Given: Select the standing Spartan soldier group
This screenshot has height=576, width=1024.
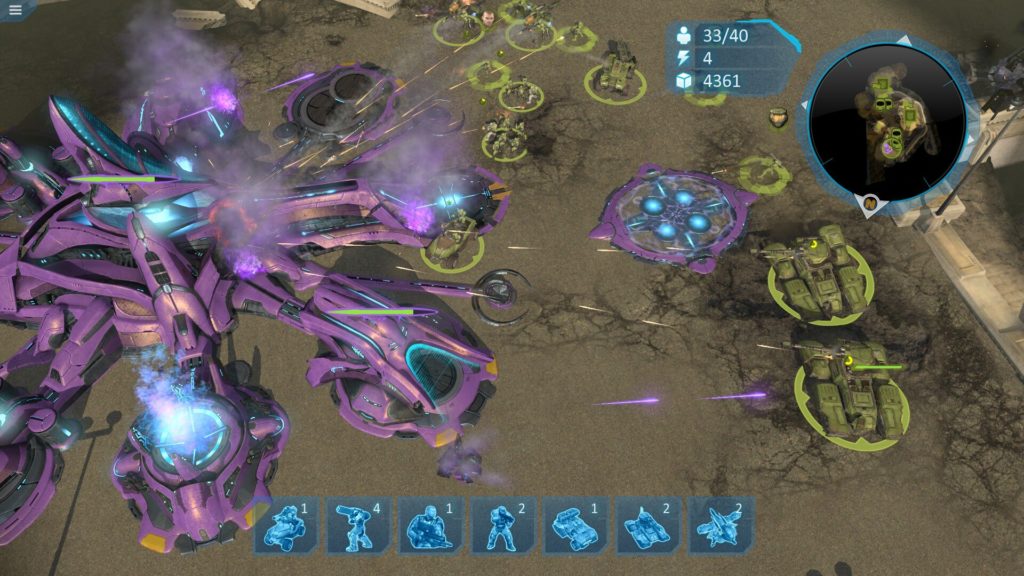Looking at the screenshot, I should click(x=503, y=525).
